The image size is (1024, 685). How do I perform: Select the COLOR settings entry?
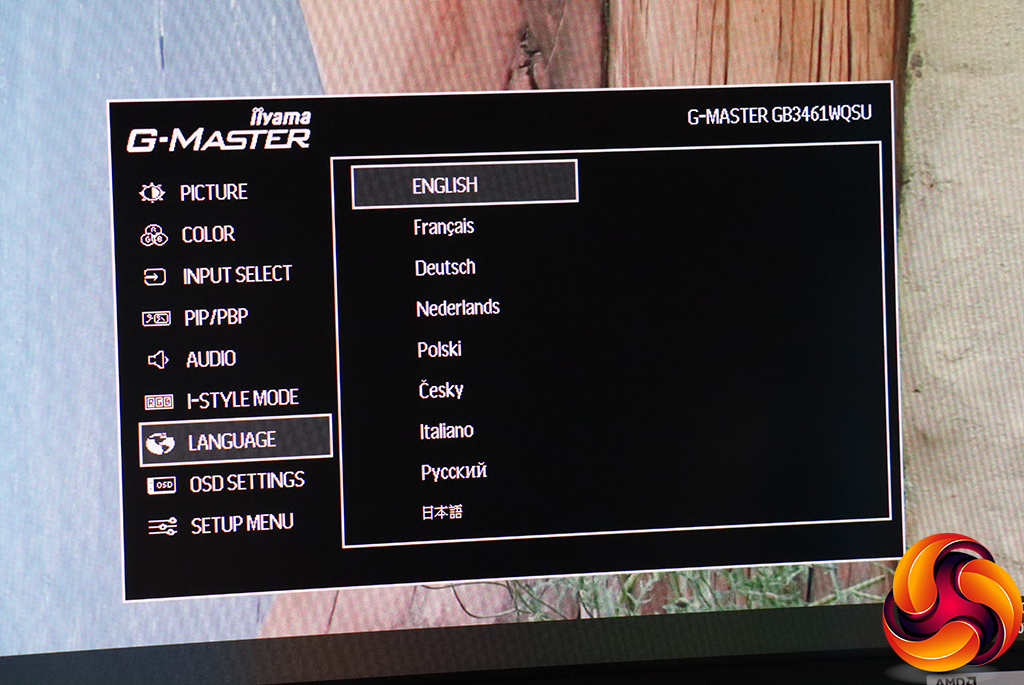(x=208, y=235)
